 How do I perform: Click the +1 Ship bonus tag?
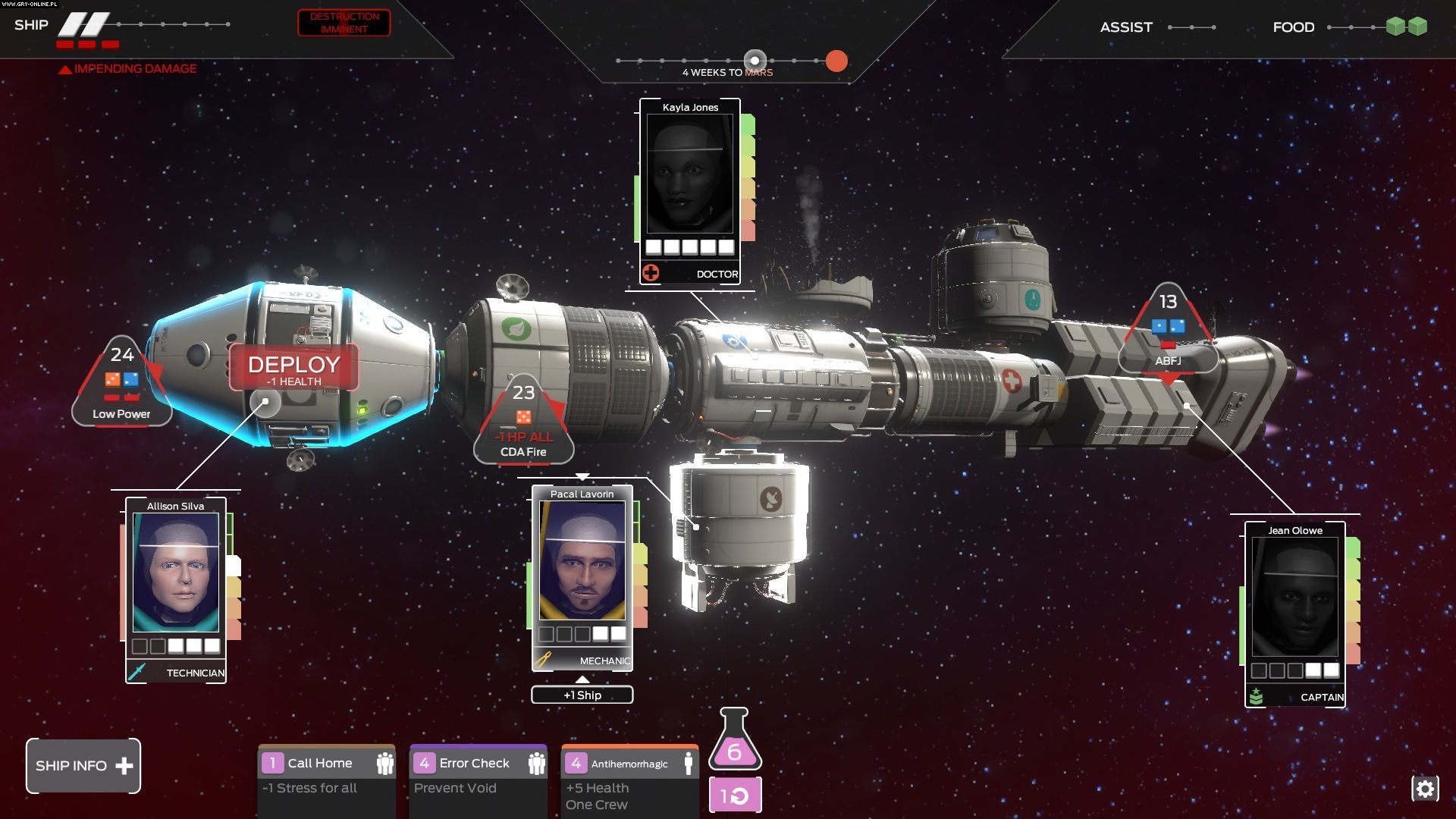(x=582, y=695)
